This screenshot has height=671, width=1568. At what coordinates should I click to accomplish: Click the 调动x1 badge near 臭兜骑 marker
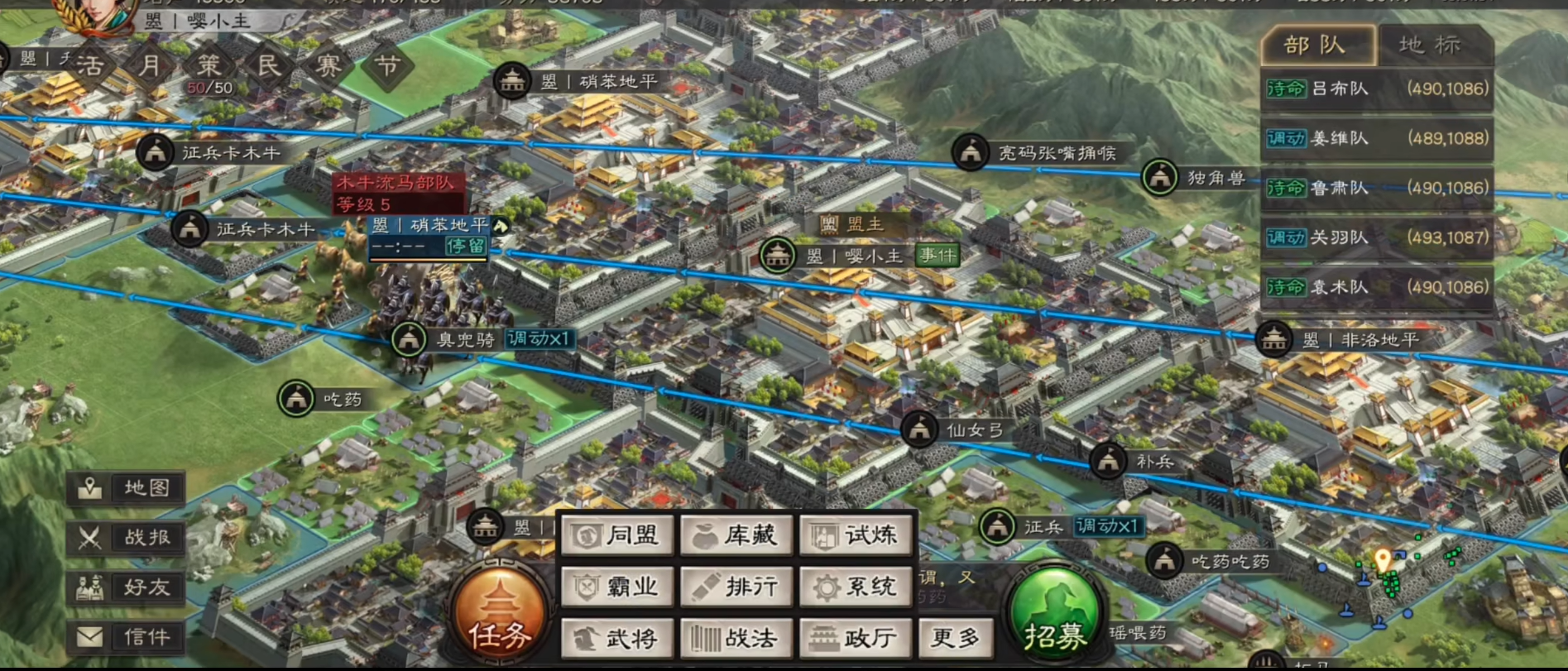[x=538, y=339]
